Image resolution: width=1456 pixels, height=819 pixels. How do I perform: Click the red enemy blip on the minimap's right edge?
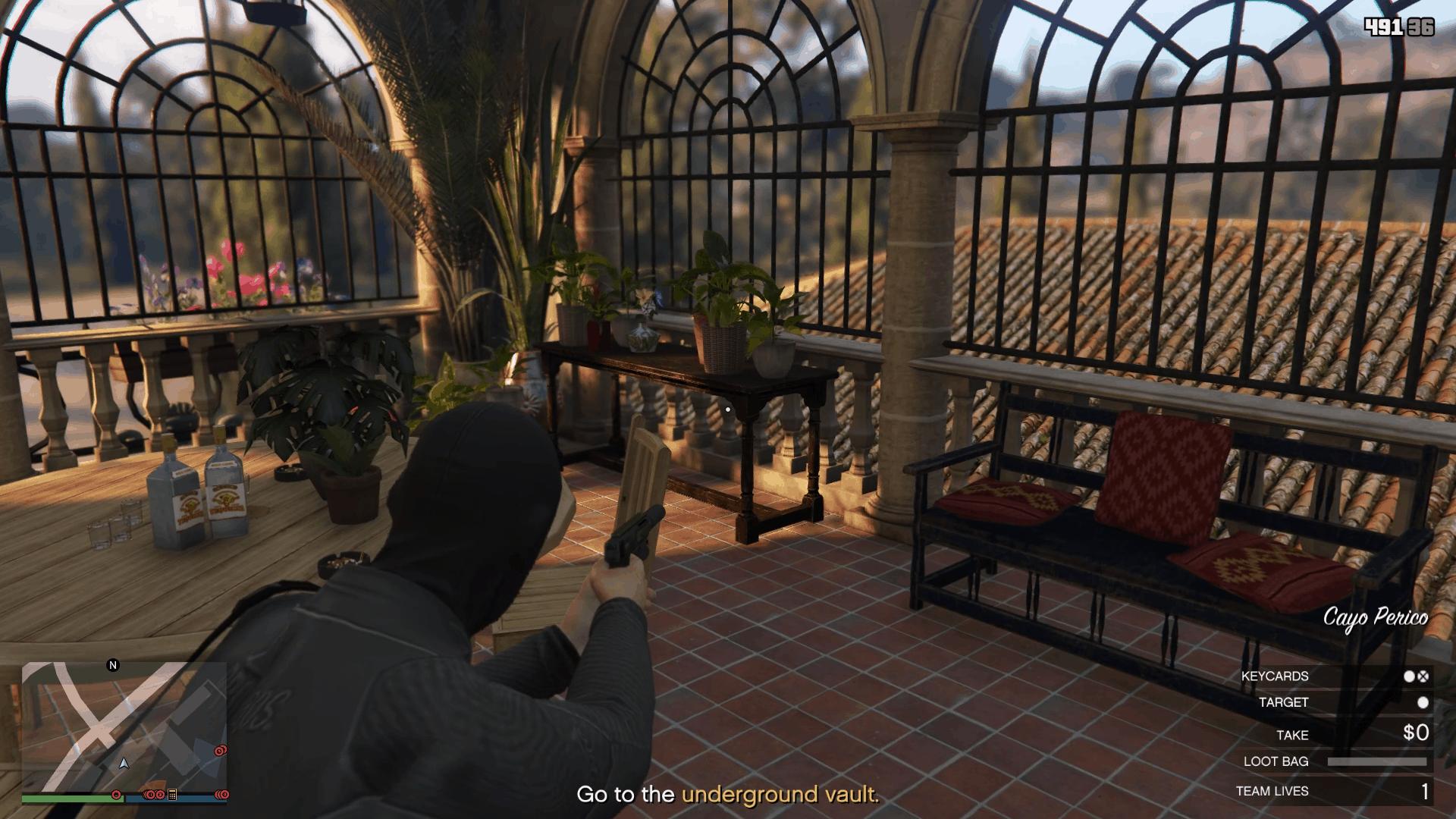point(220,751)
